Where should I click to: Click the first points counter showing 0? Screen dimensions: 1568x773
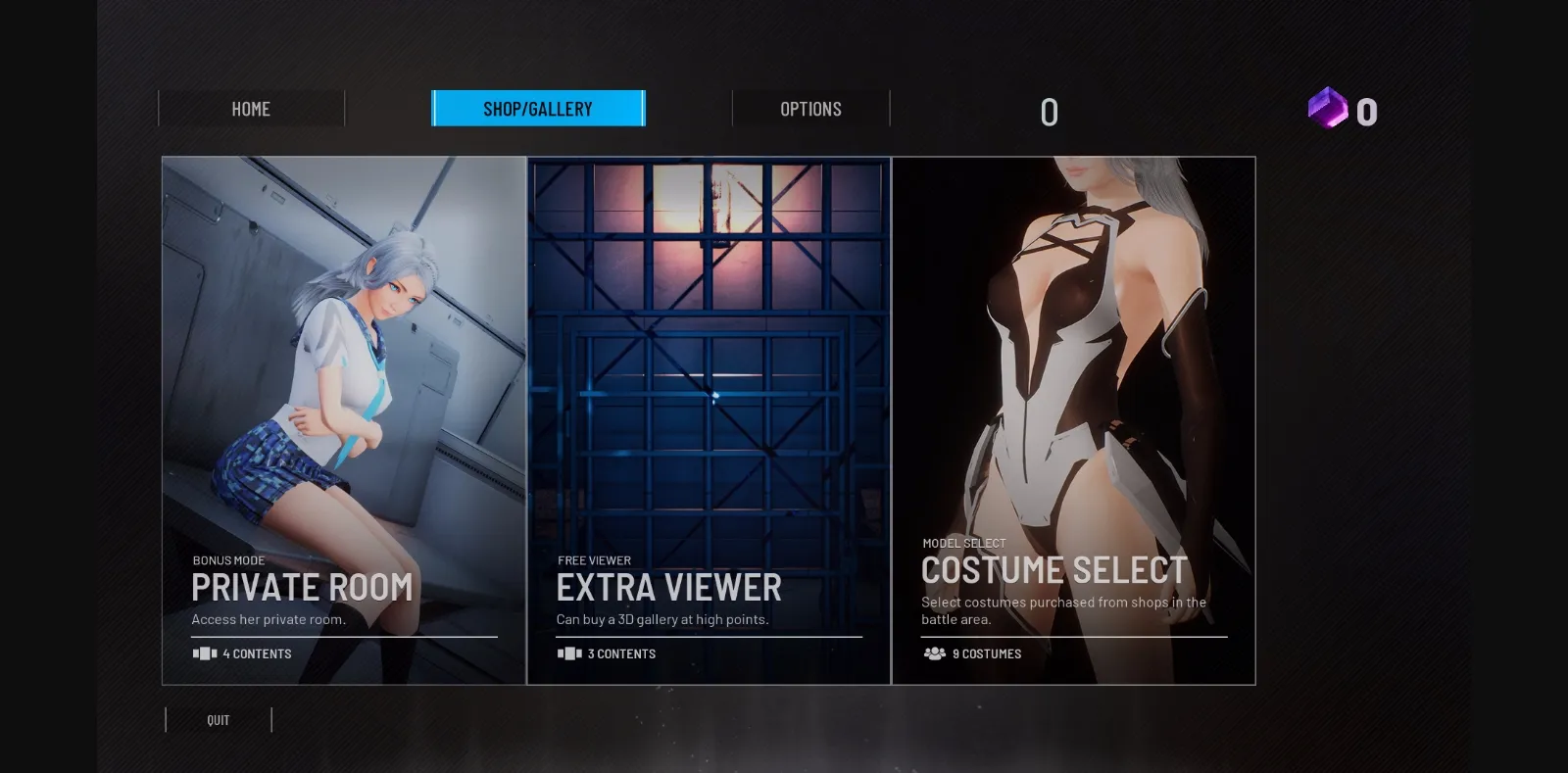point(1049,112)
